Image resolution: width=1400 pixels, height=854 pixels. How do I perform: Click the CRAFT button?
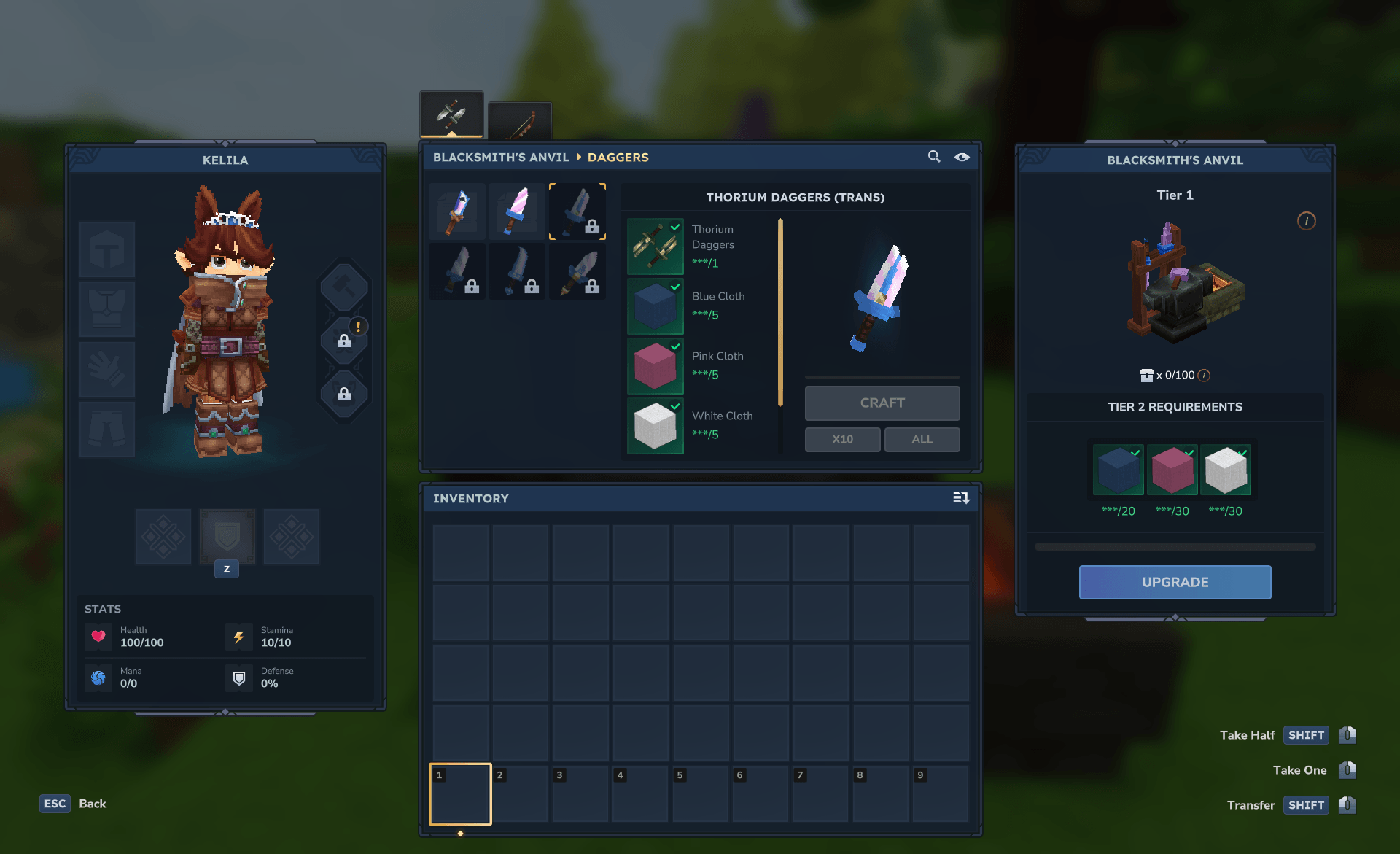[x=882, y=403]
